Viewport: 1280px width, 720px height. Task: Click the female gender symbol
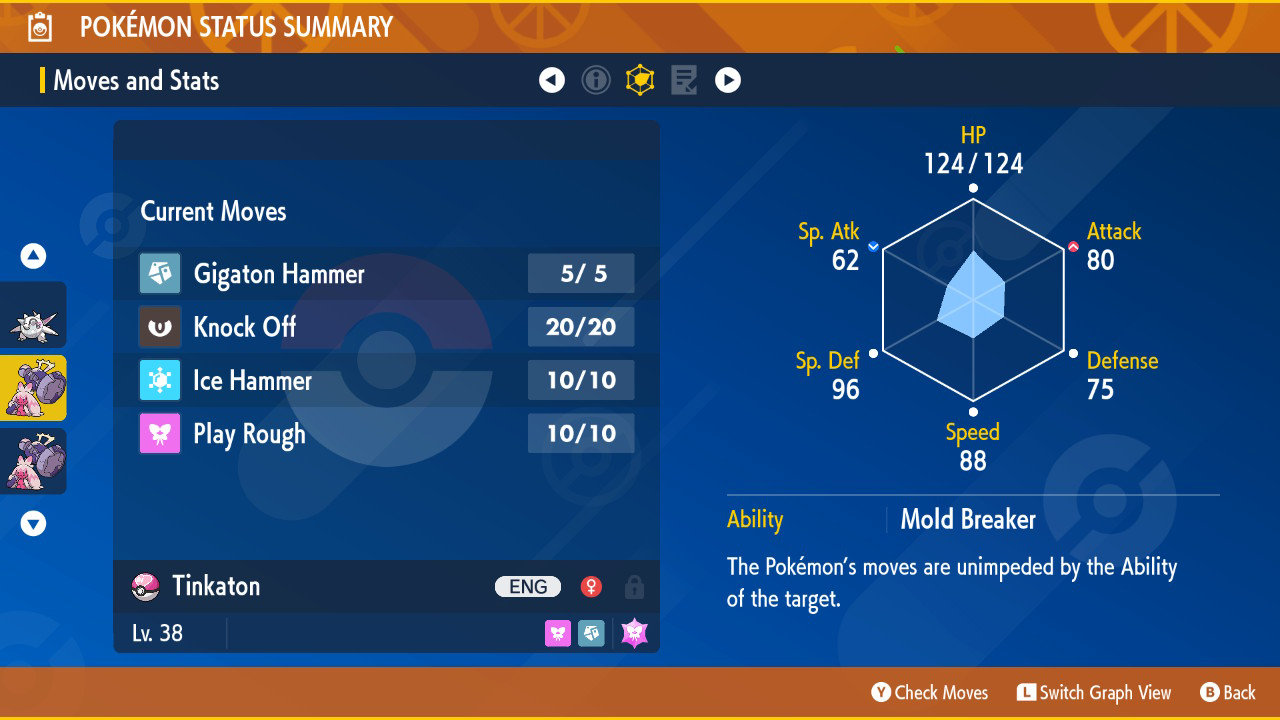[x=590, y=587]
